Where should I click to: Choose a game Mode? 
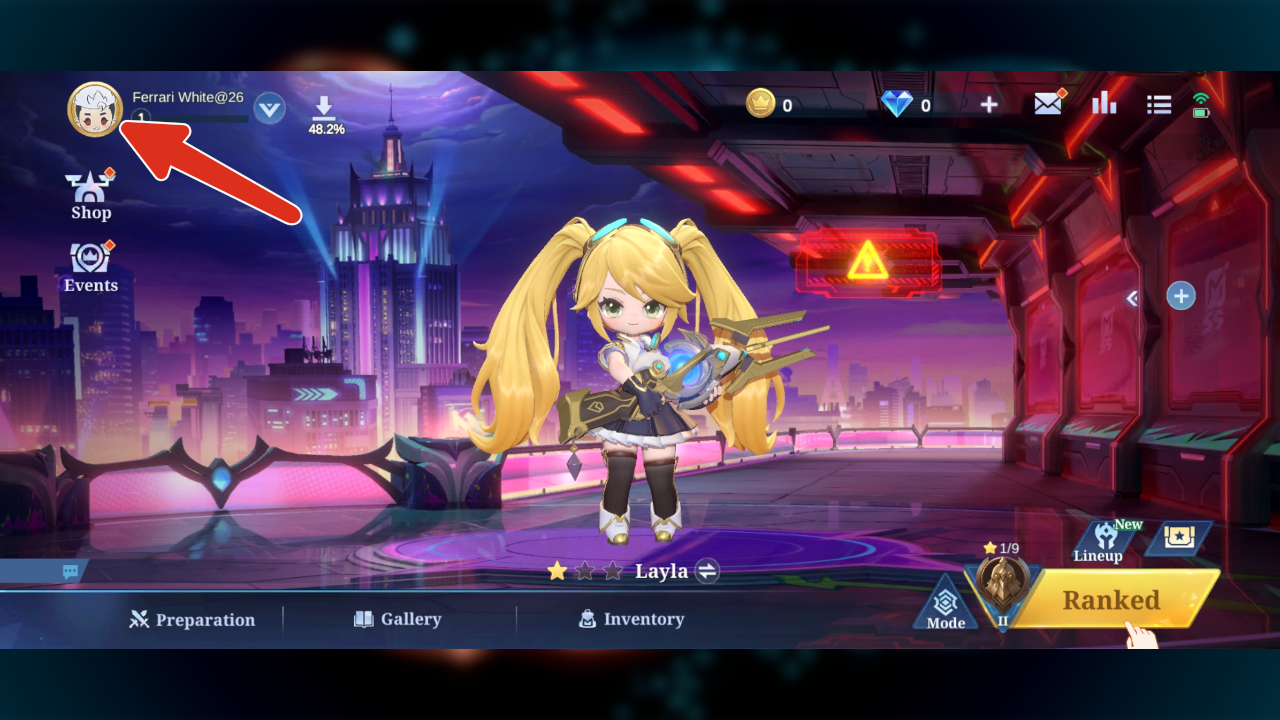pyautogui.click(x=945, y=605)
